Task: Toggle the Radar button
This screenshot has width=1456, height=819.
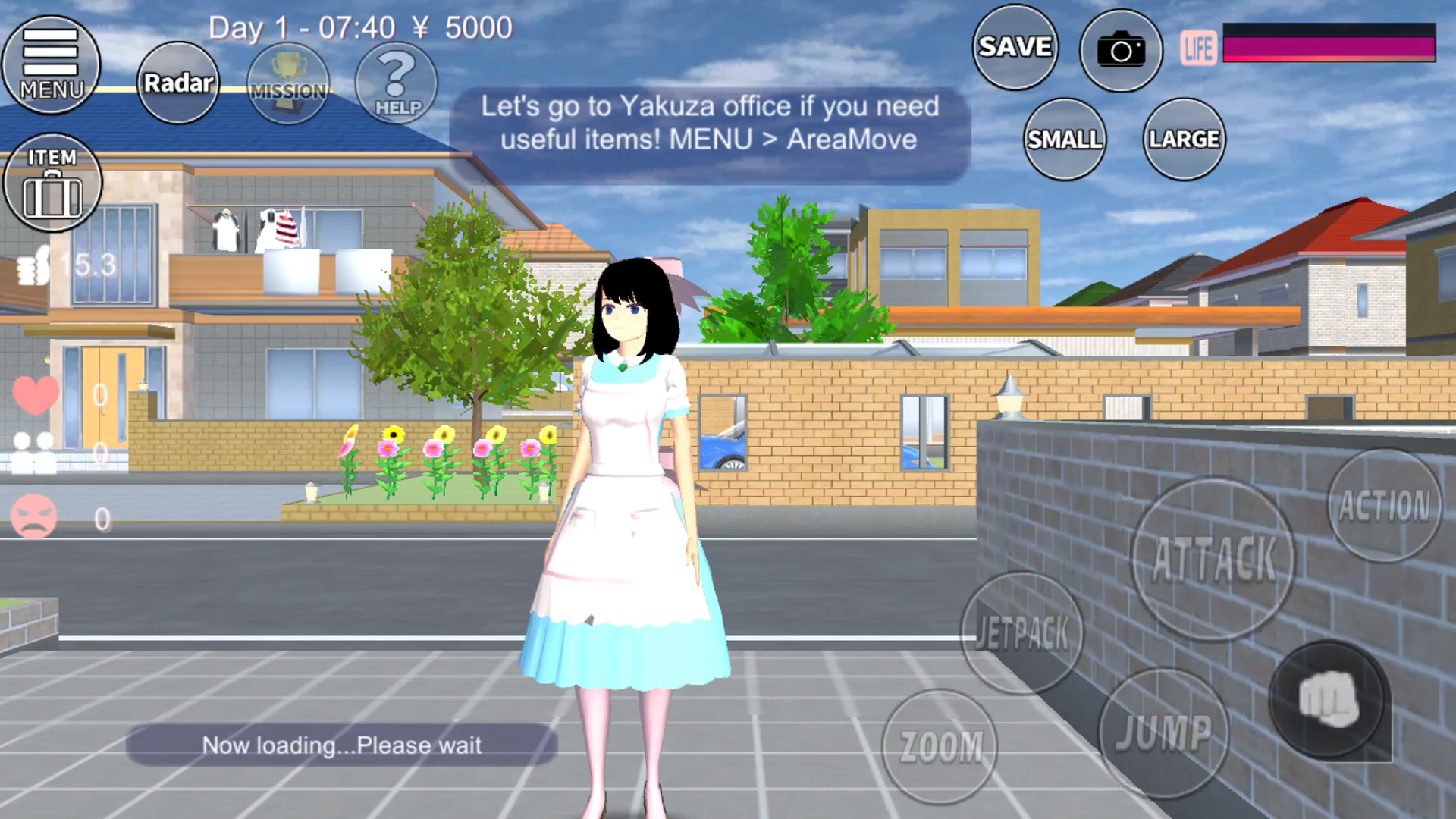Action: pos(178,83)
